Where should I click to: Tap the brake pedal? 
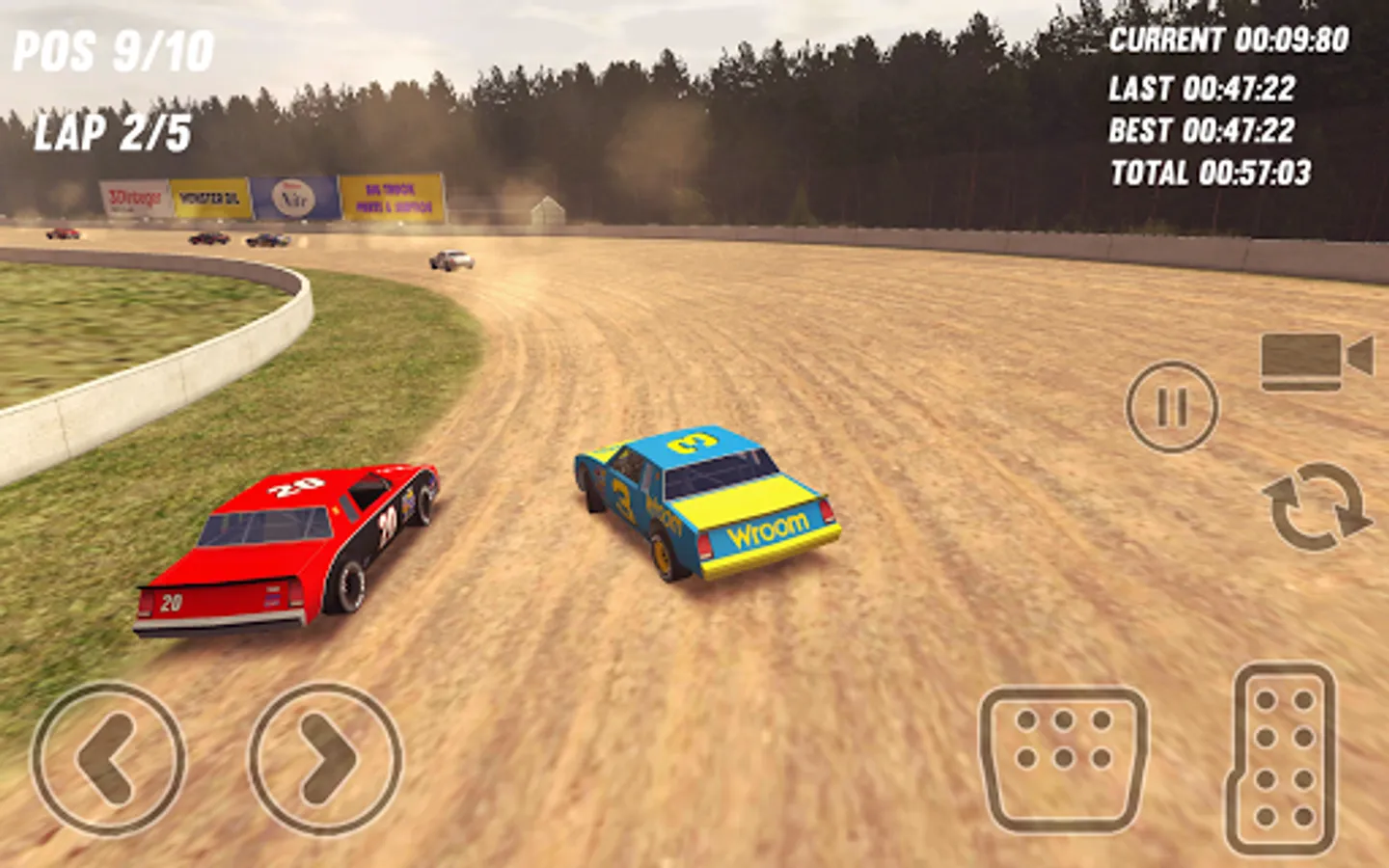(1064, 759)
